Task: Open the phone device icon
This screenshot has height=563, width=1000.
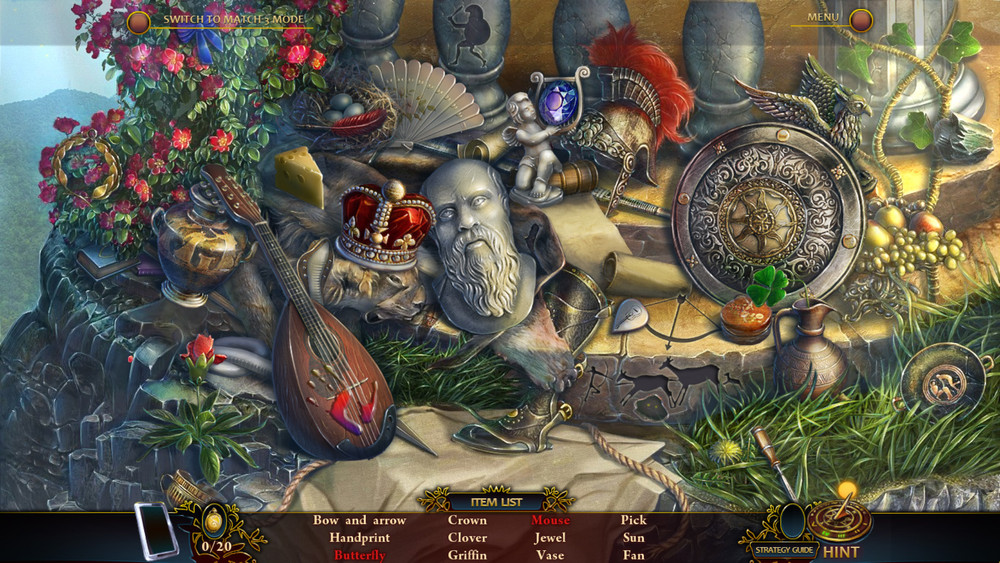Action: pyautogui.click(x=156, y=530)
